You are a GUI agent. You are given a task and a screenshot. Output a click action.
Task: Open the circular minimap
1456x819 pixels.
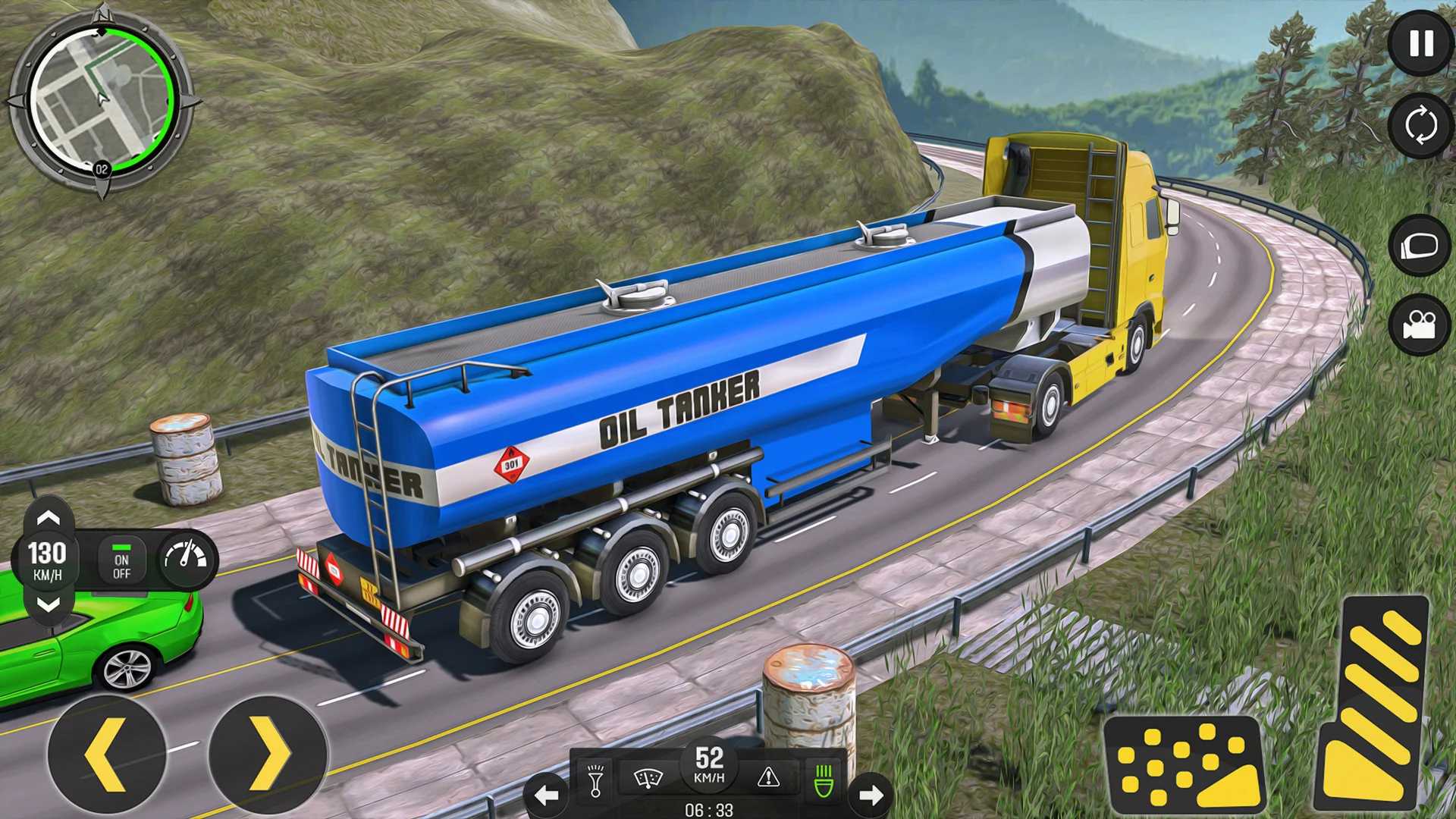101,101
